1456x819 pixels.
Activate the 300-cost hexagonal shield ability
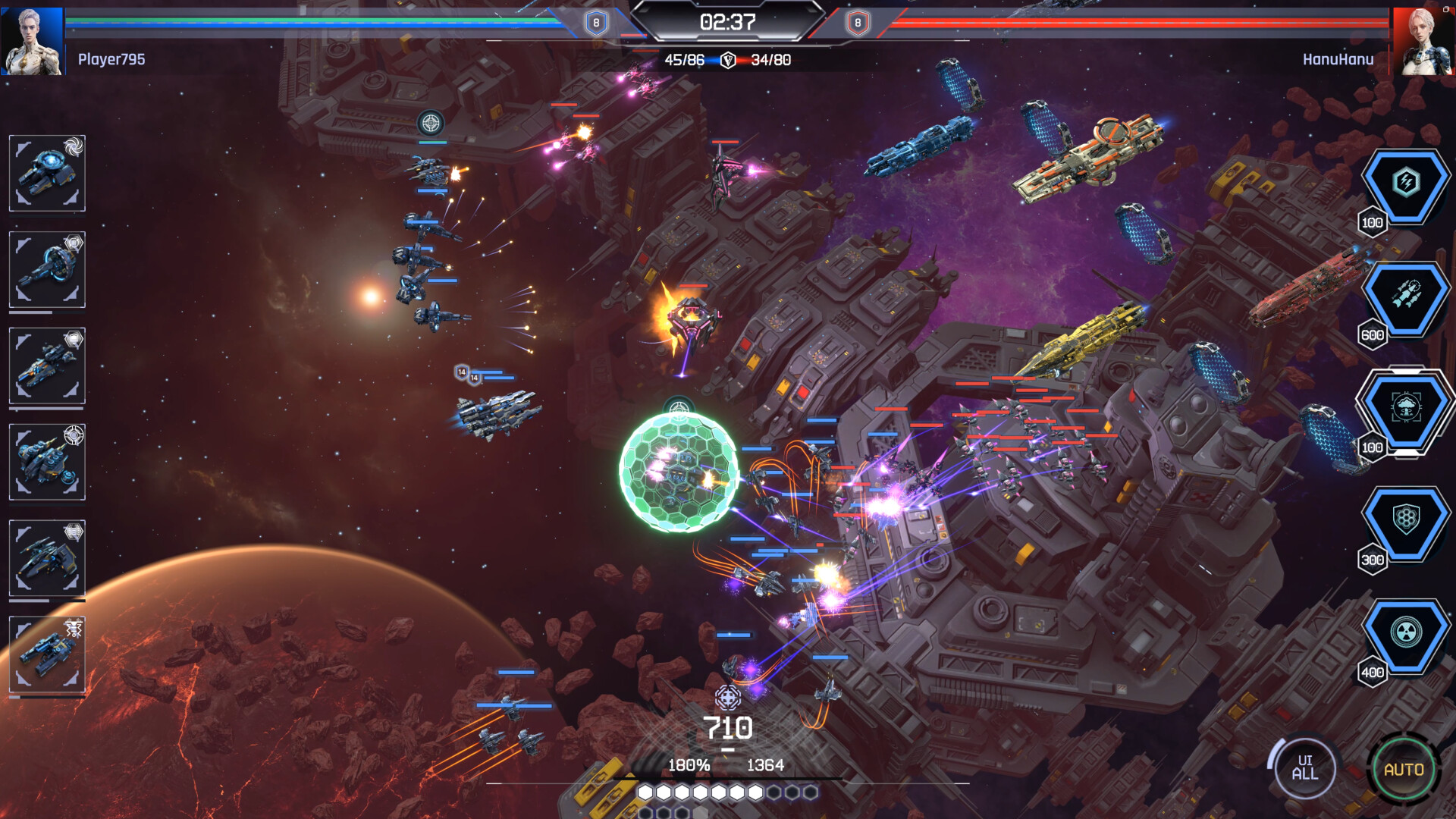click(x=1407, y=523)
